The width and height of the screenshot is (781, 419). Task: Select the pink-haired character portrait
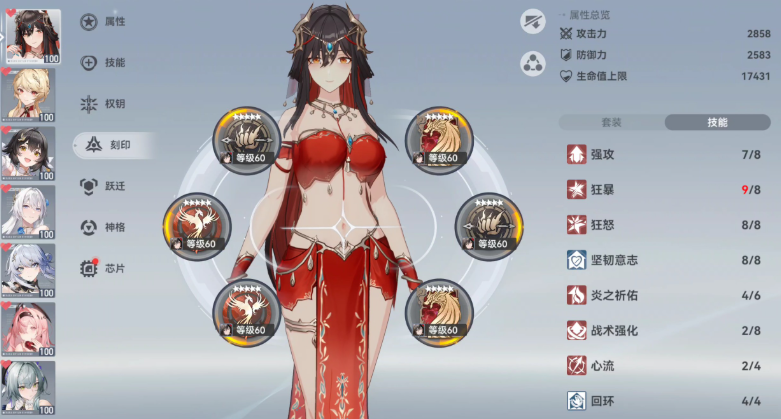pos(30,329)
